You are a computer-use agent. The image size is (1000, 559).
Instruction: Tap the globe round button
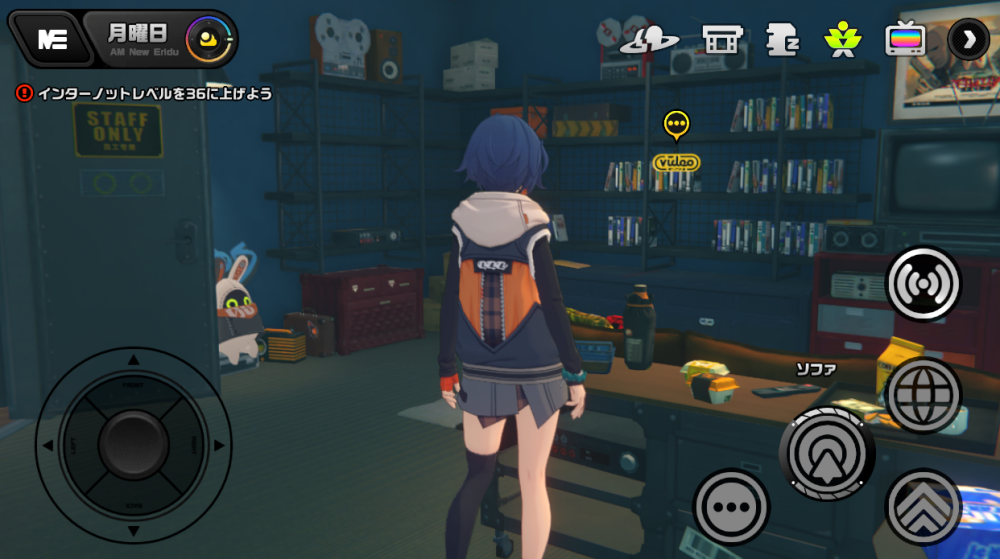click(923, 393)
